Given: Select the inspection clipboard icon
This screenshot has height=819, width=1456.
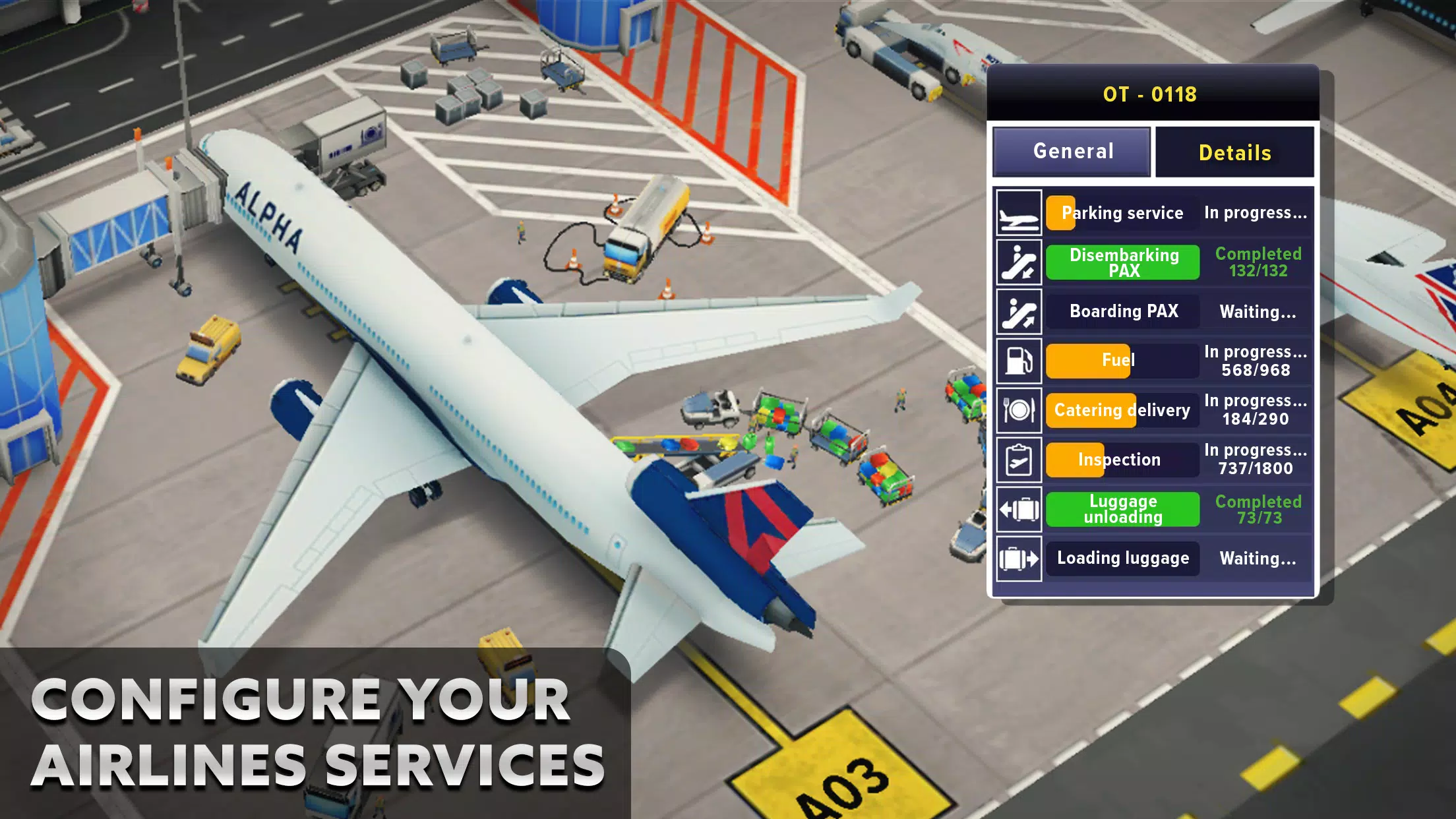Looking at the screenshot, I should pos(1019,460).
